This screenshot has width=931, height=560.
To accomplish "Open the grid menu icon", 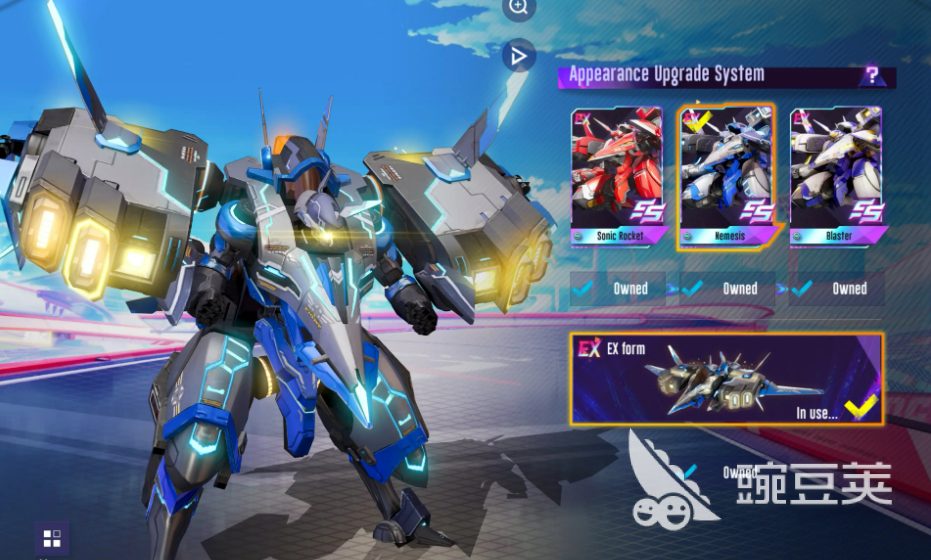I will [52, 538].
